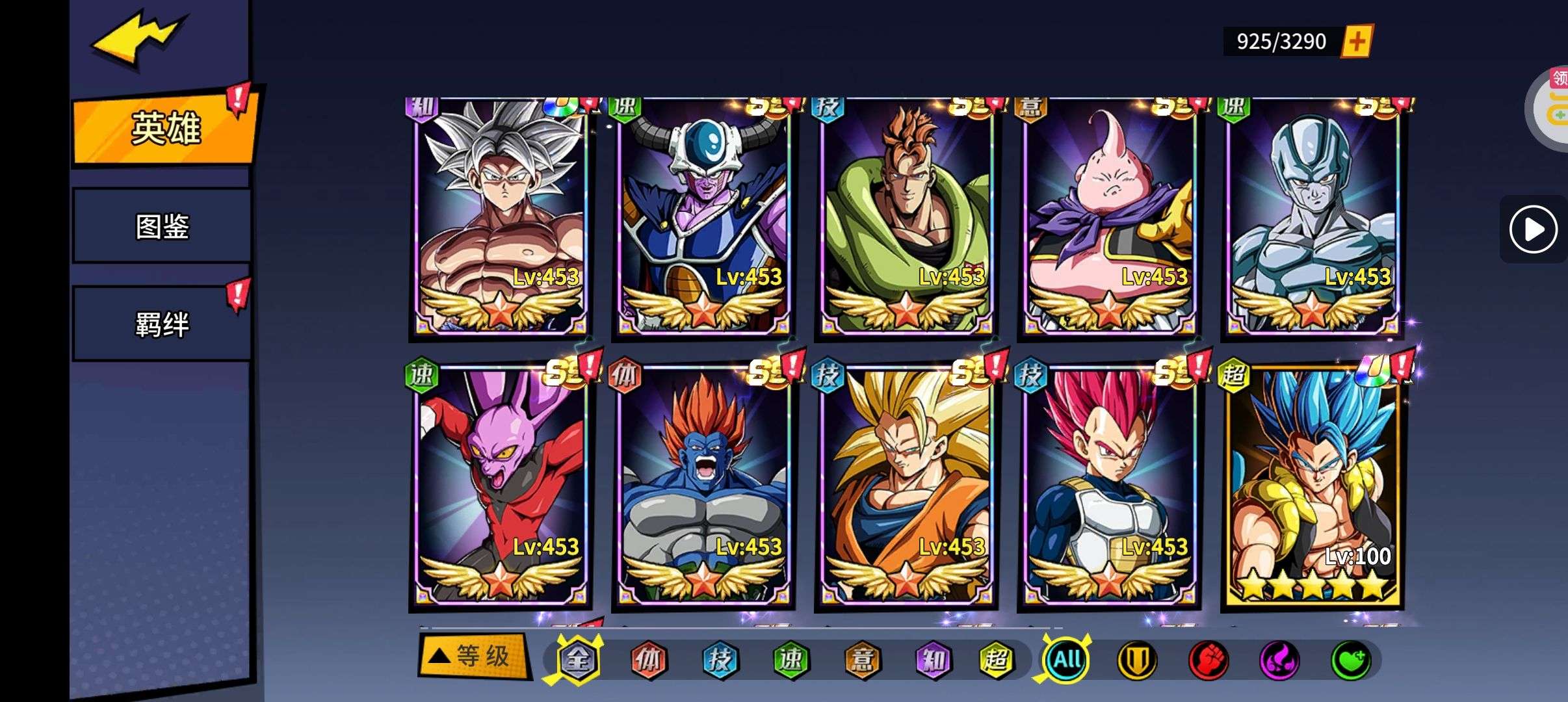Filter heroes by yellow 超 type
Image resolution: width=1568 pixels, height=702 pixels.
click(996, 660)
